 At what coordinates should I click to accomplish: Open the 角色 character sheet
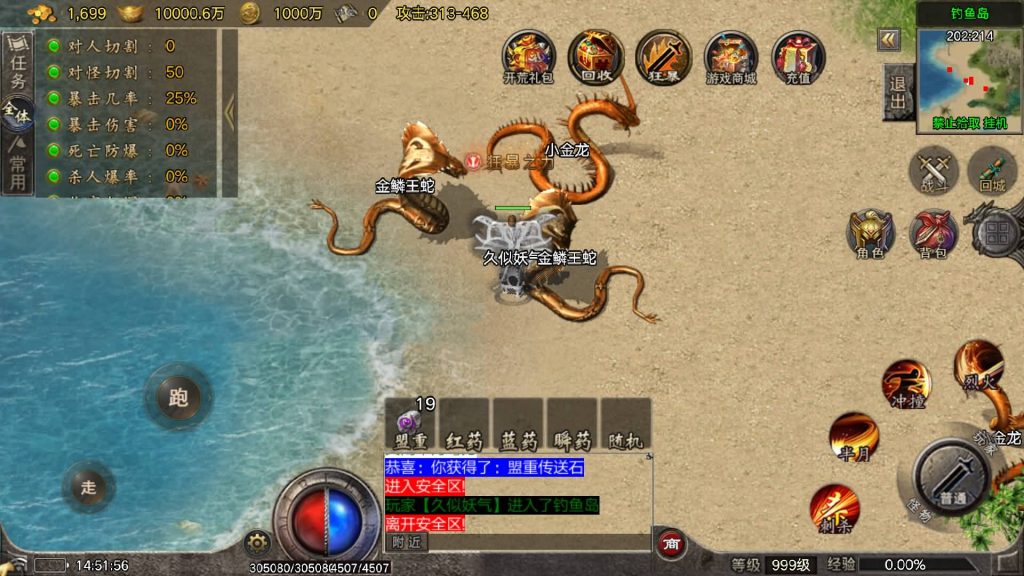click(x=870, y=234)
